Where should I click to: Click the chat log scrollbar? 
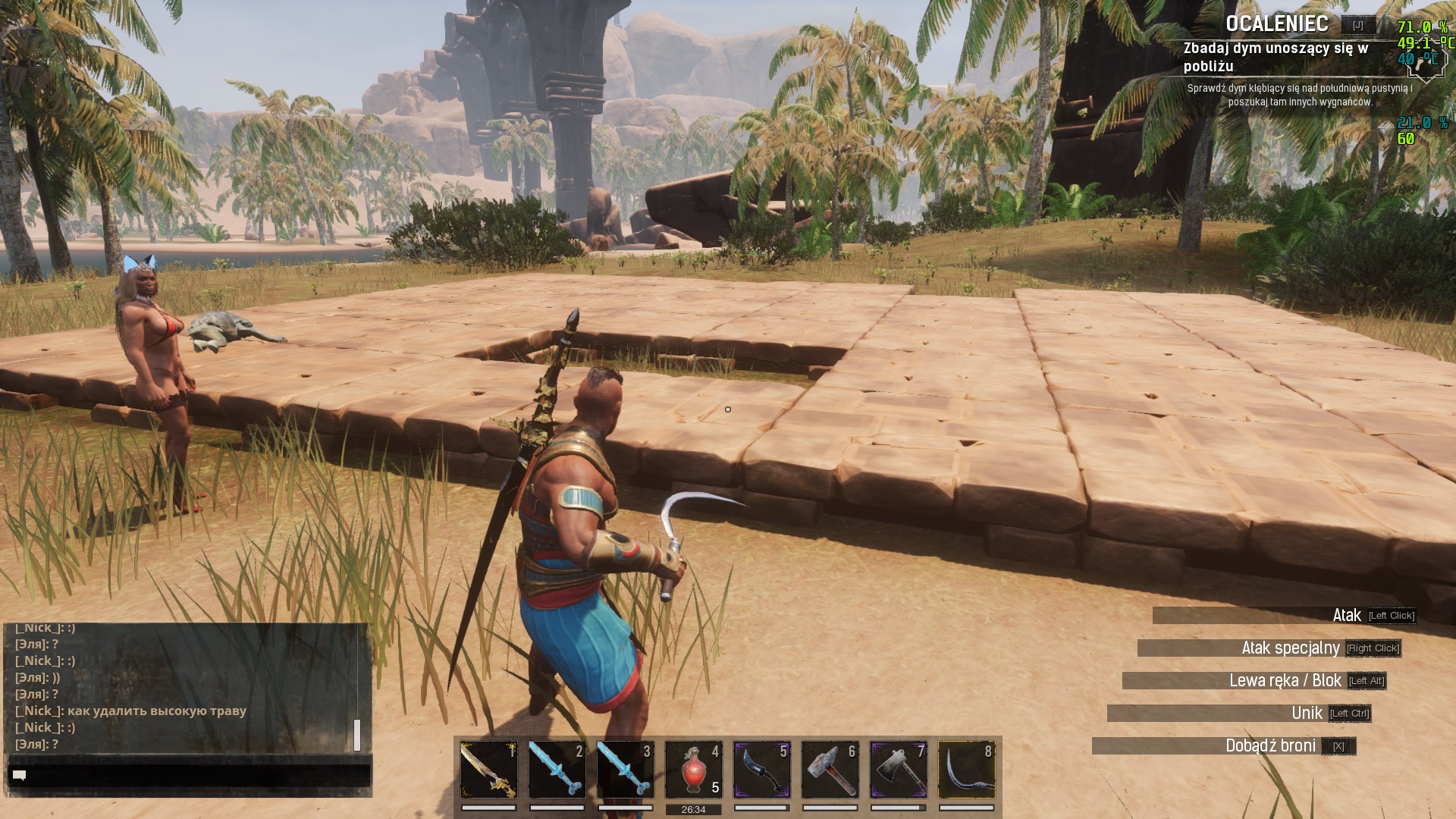click(357, 734)
